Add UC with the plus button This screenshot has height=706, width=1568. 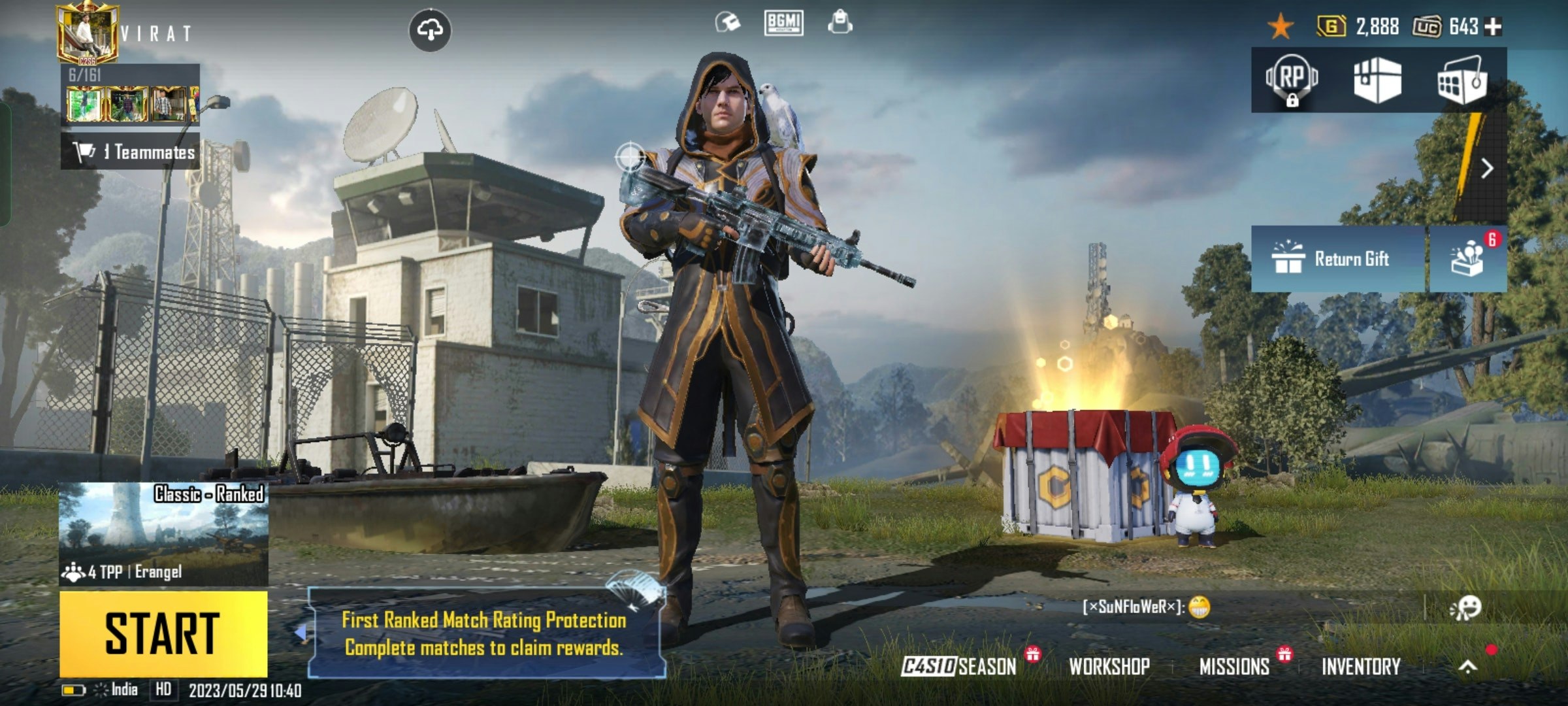[1493, 27]
